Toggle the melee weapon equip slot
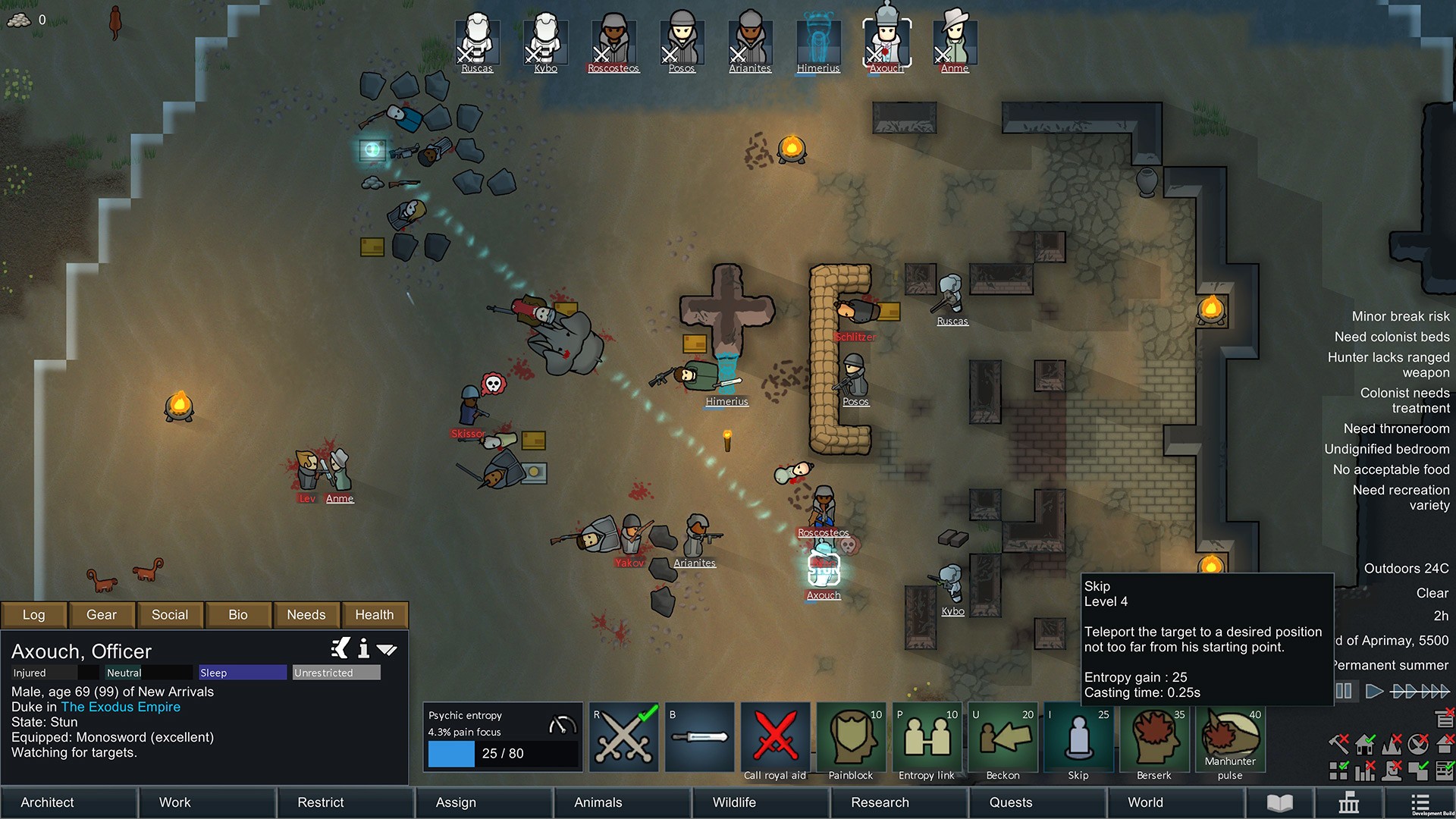Viewport: 1456px width, 819px height. click(x=699, y=736)
